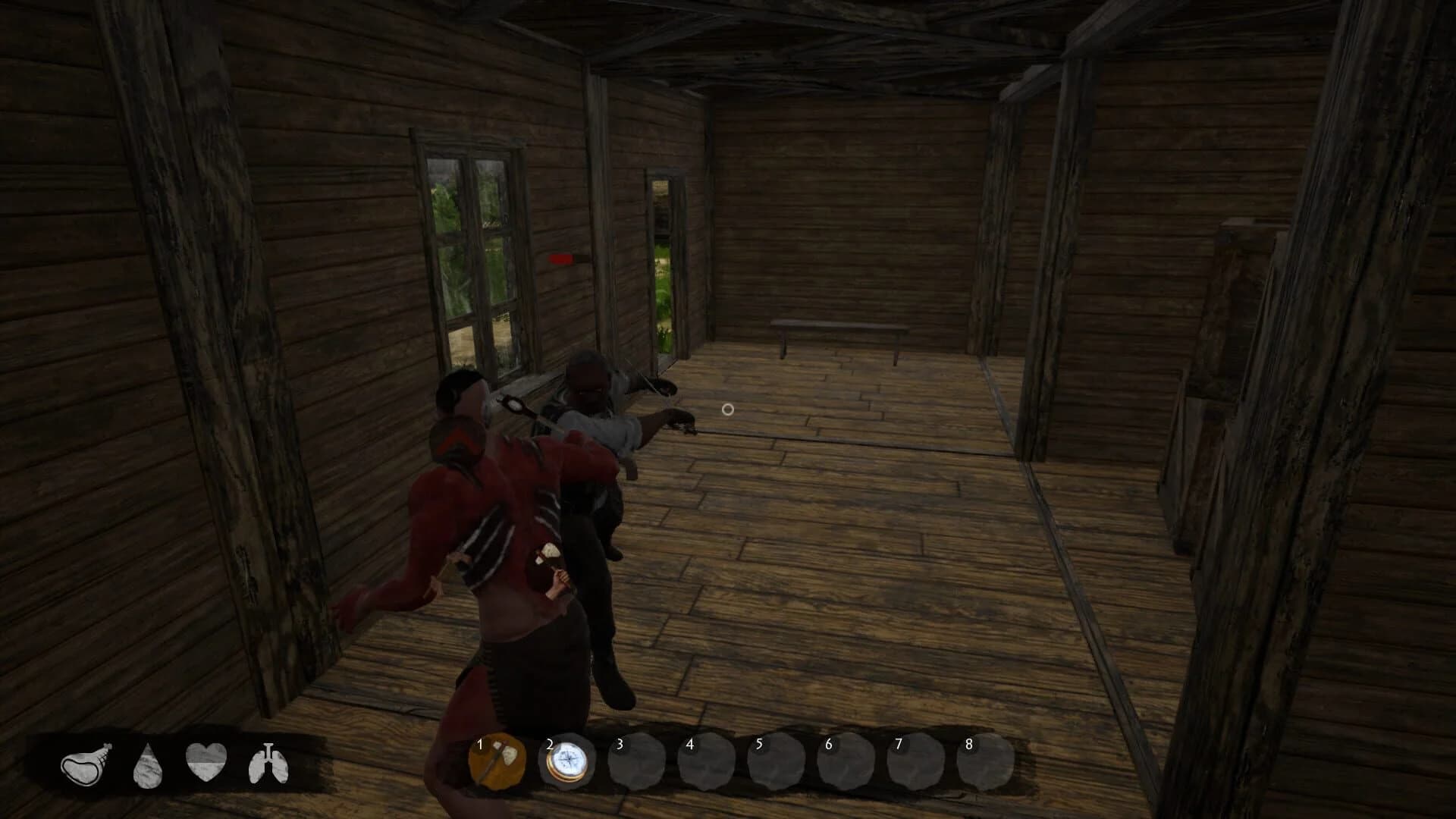Select empty hotbar slot 3
Viewport: 1456px width, 819px height.
click(637, 765)
